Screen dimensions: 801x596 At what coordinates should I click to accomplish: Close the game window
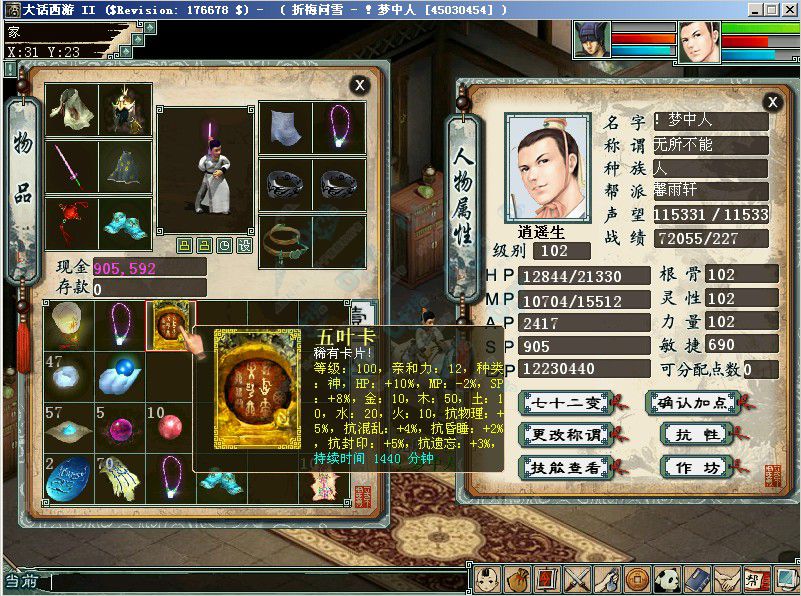[789, 9]
